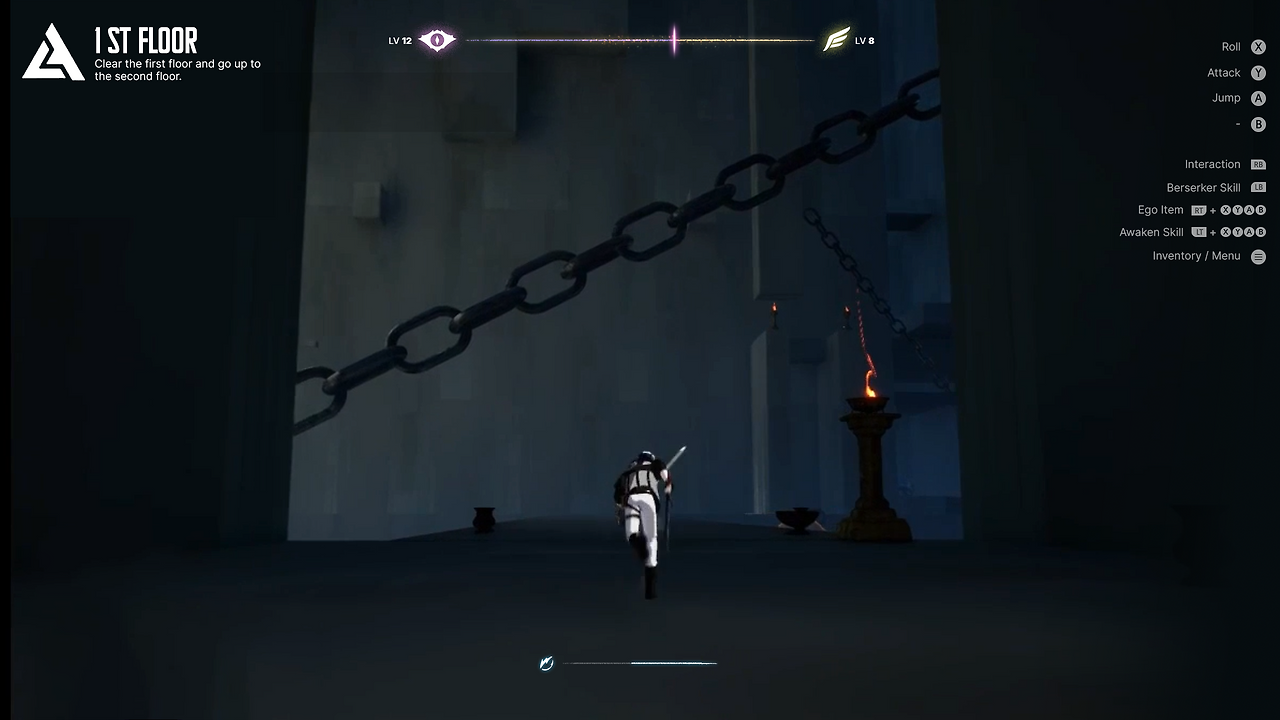The width and height of the screenshot is (1280, 720).
Task: Click the RB icon next to Interaction
Action: pos(1258,164)
